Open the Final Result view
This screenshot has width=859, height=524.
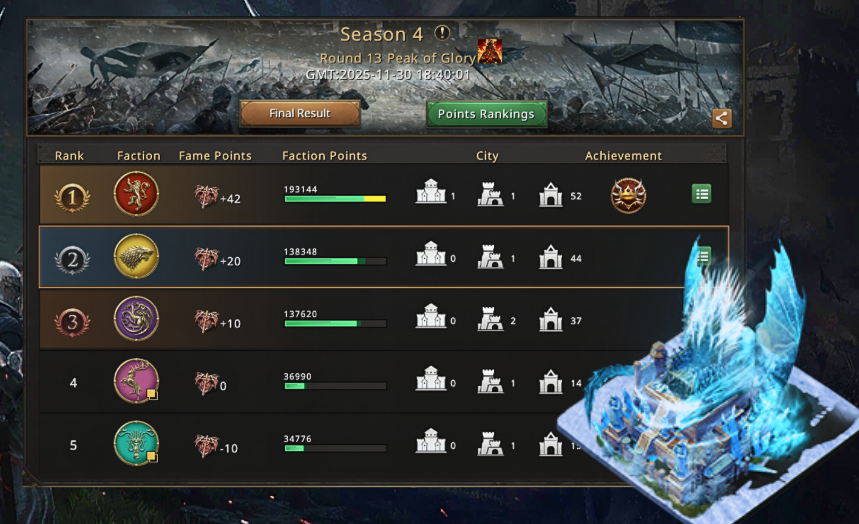tap(300, 114)
